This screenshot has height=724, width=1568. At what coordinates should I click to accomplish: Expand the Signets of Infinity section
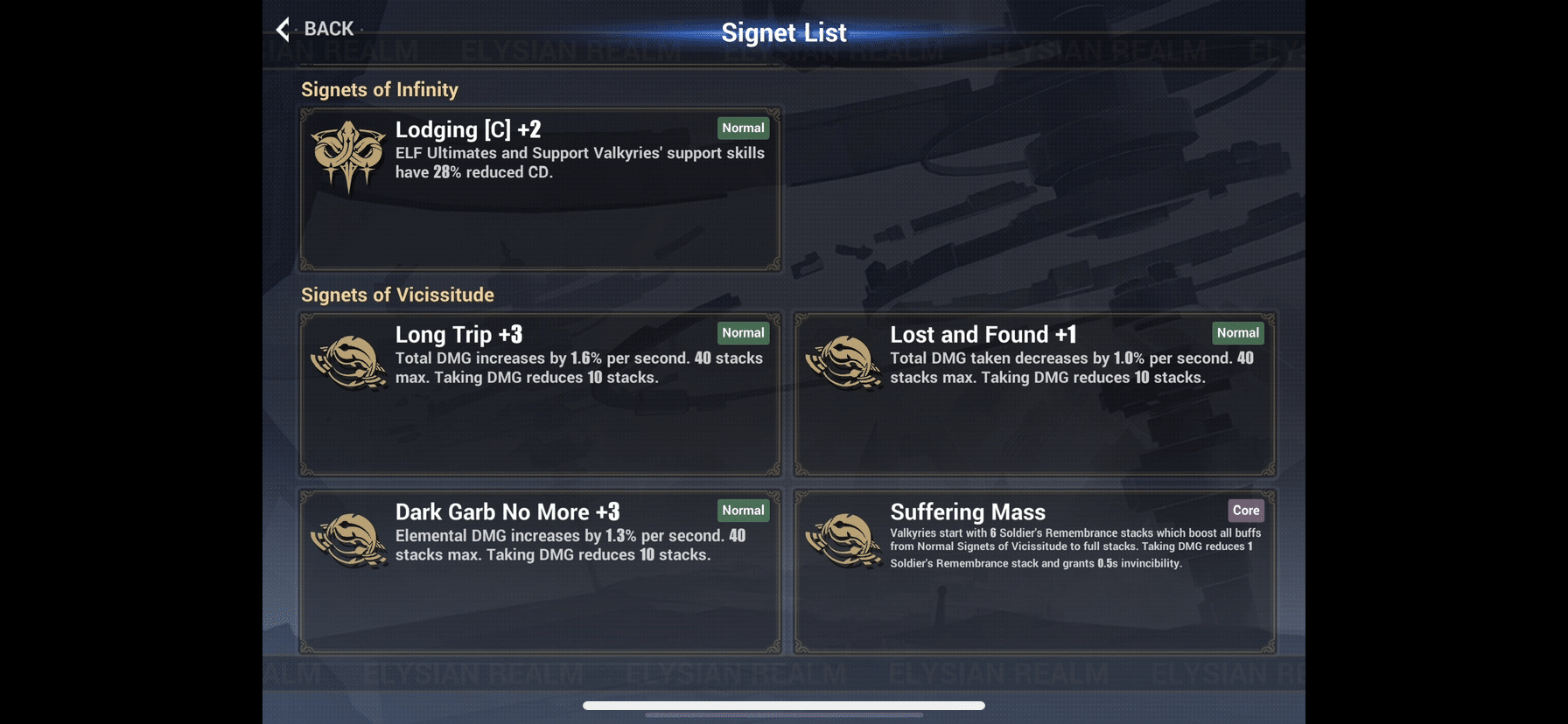tap(380, 88)
